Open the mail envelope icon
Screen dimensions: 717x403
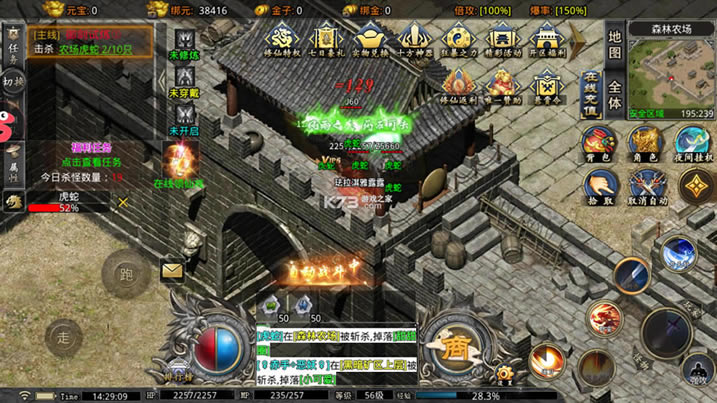point(172,270)
